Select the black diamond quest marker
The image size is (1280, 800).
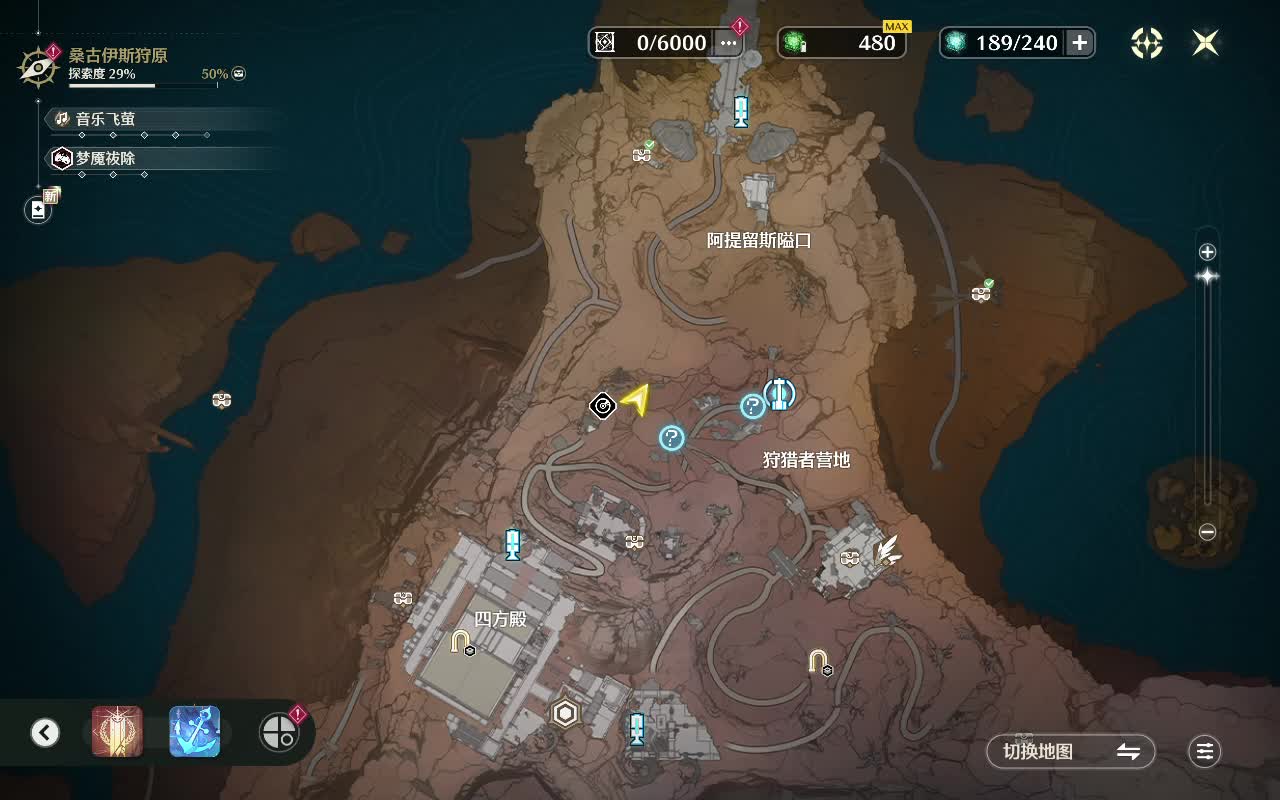coord(602,405)
